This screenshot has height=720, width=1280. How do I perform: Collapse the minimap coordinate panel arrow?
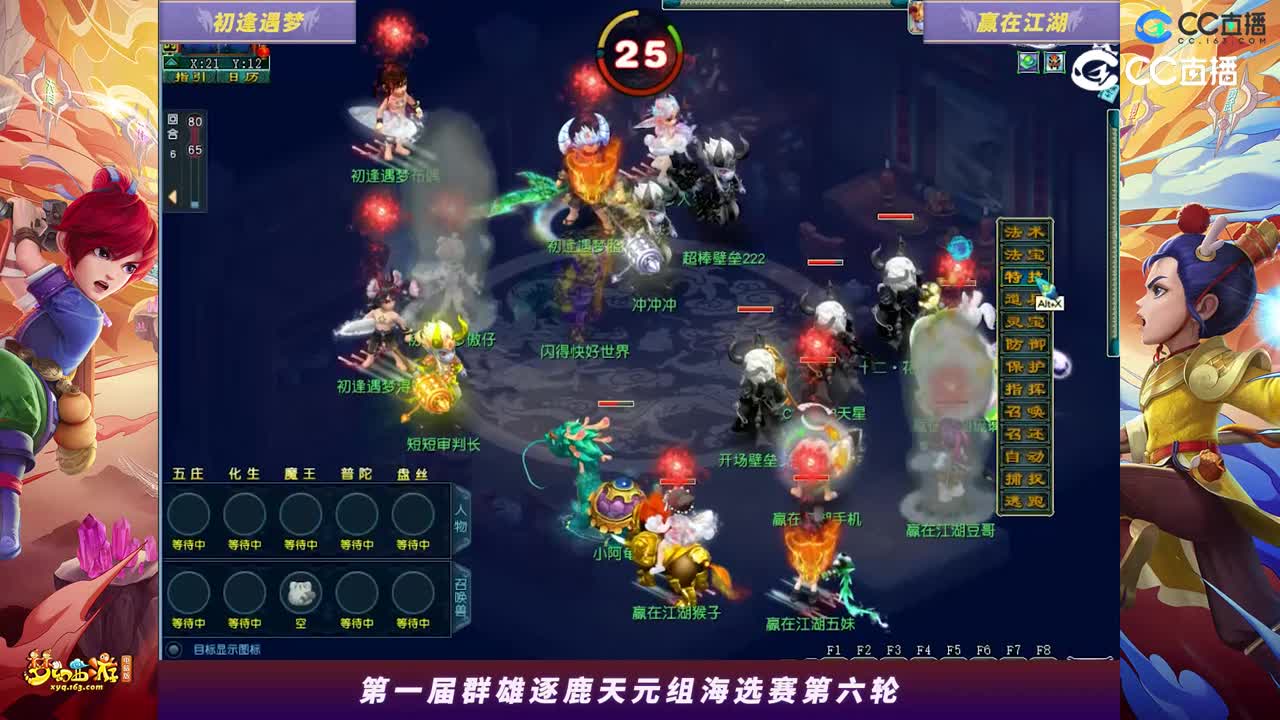coord(171,63)
